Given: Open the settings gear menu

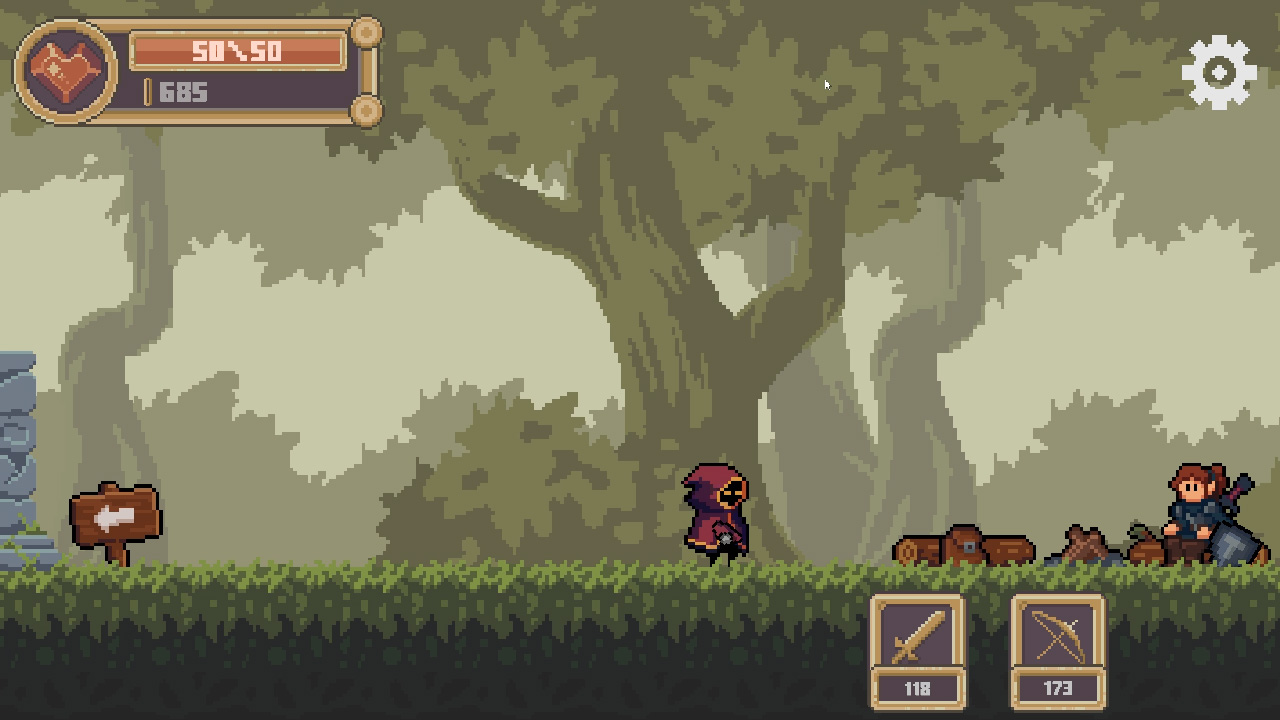Looking at the screenshot, I should click(x=1218, y=70).
